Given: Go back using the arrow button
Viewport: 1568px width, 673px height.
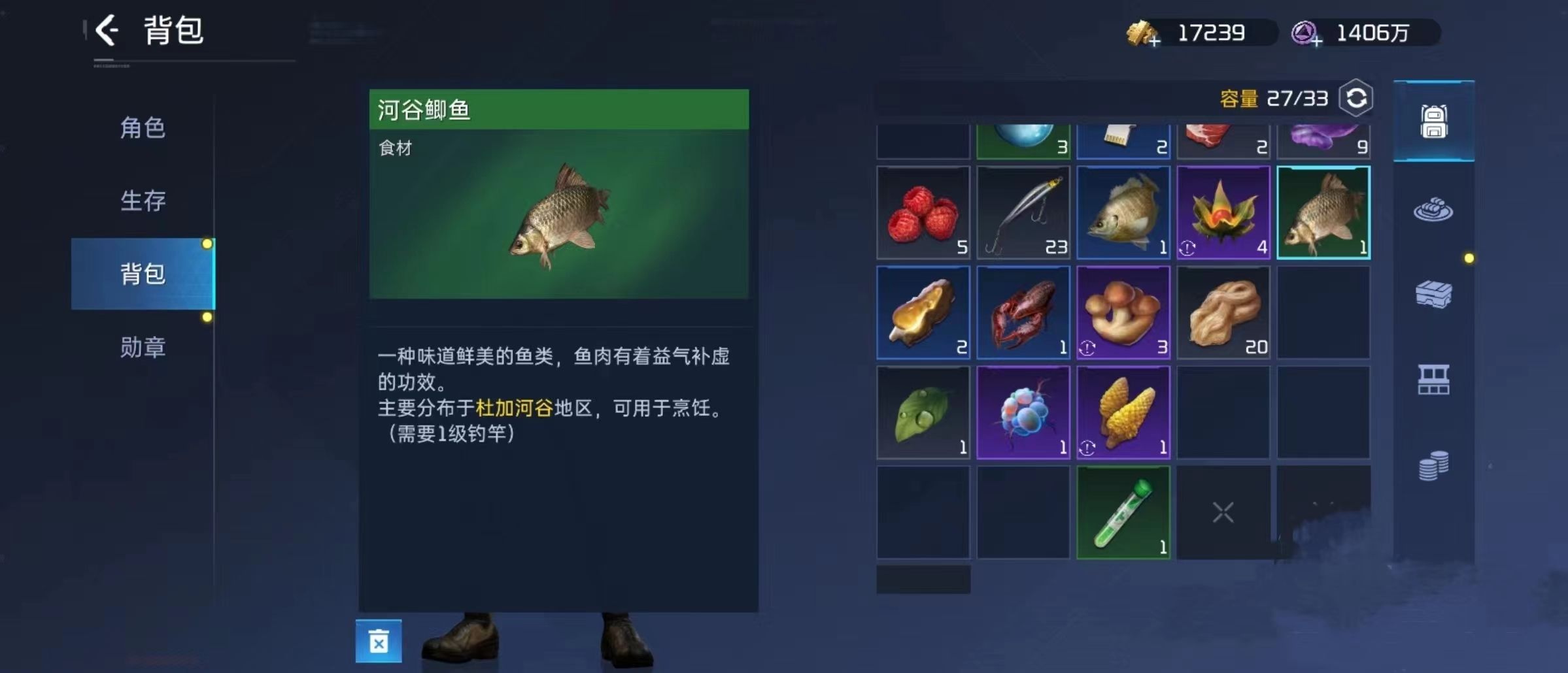Looking at the screenshot, I should 107,31.
